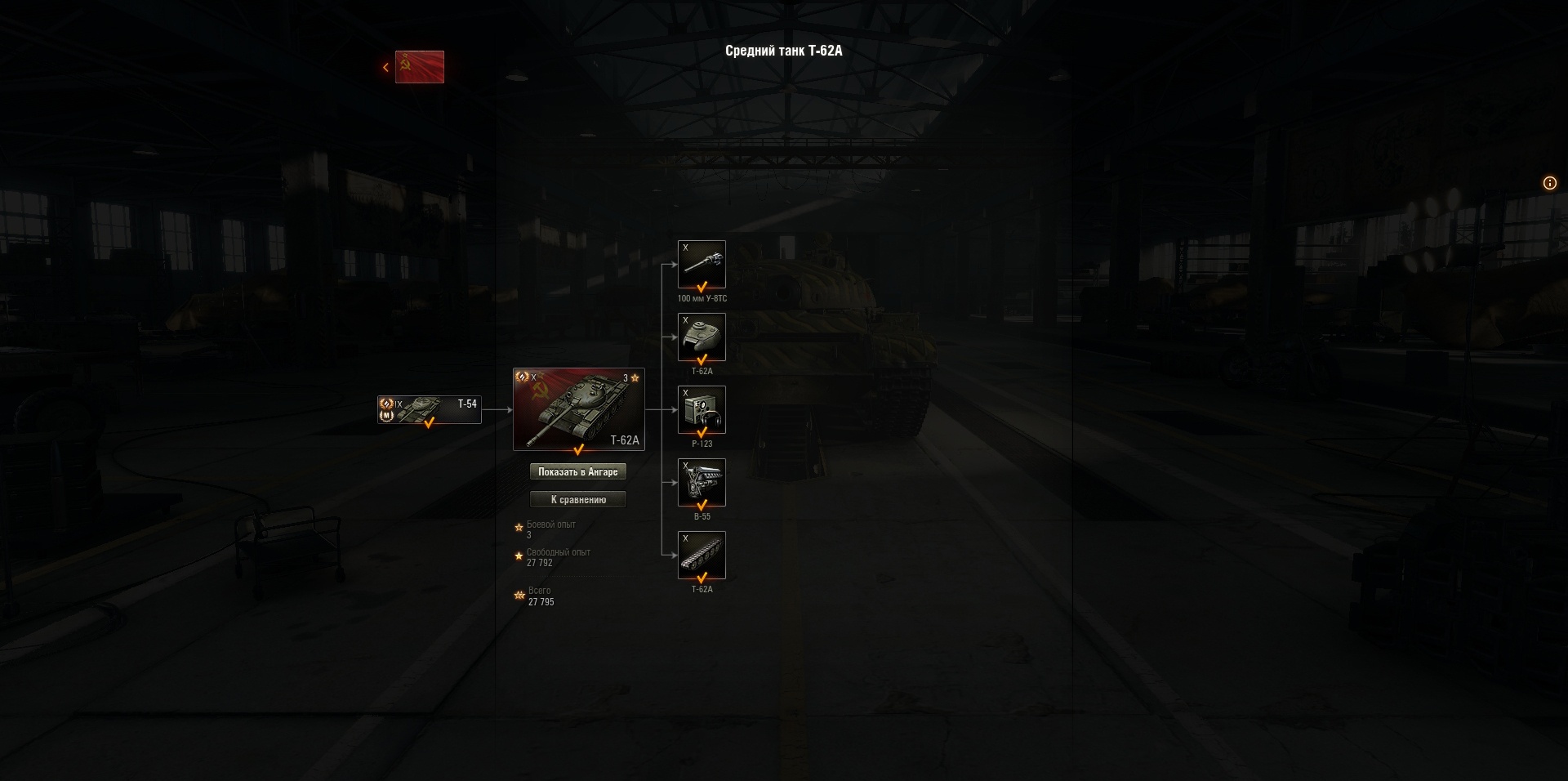Open the info icon on the right edge

coord(1550,183)
